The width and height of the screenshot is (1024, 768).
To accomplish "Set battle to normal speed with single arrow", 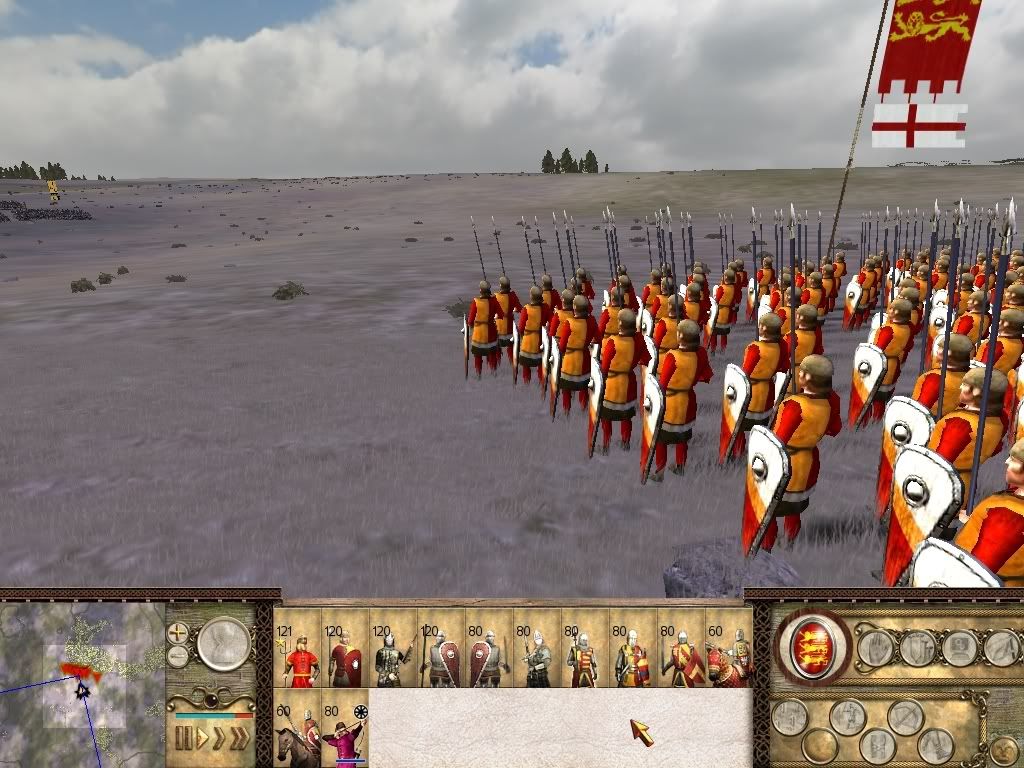I will (x=203, y=739).
